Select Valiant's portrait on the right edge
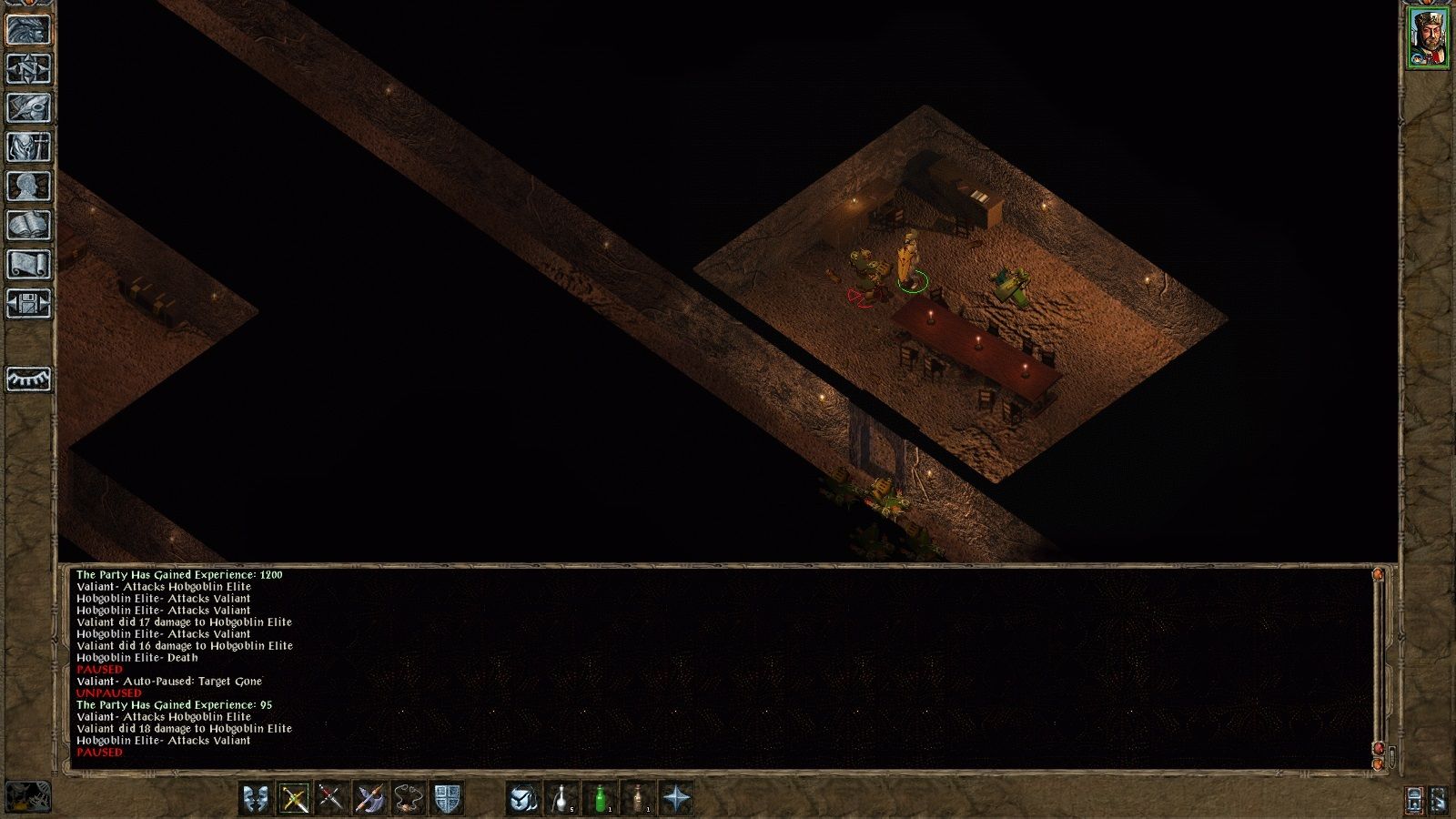The image size is (1456, 819). (x=1429, y=36)
